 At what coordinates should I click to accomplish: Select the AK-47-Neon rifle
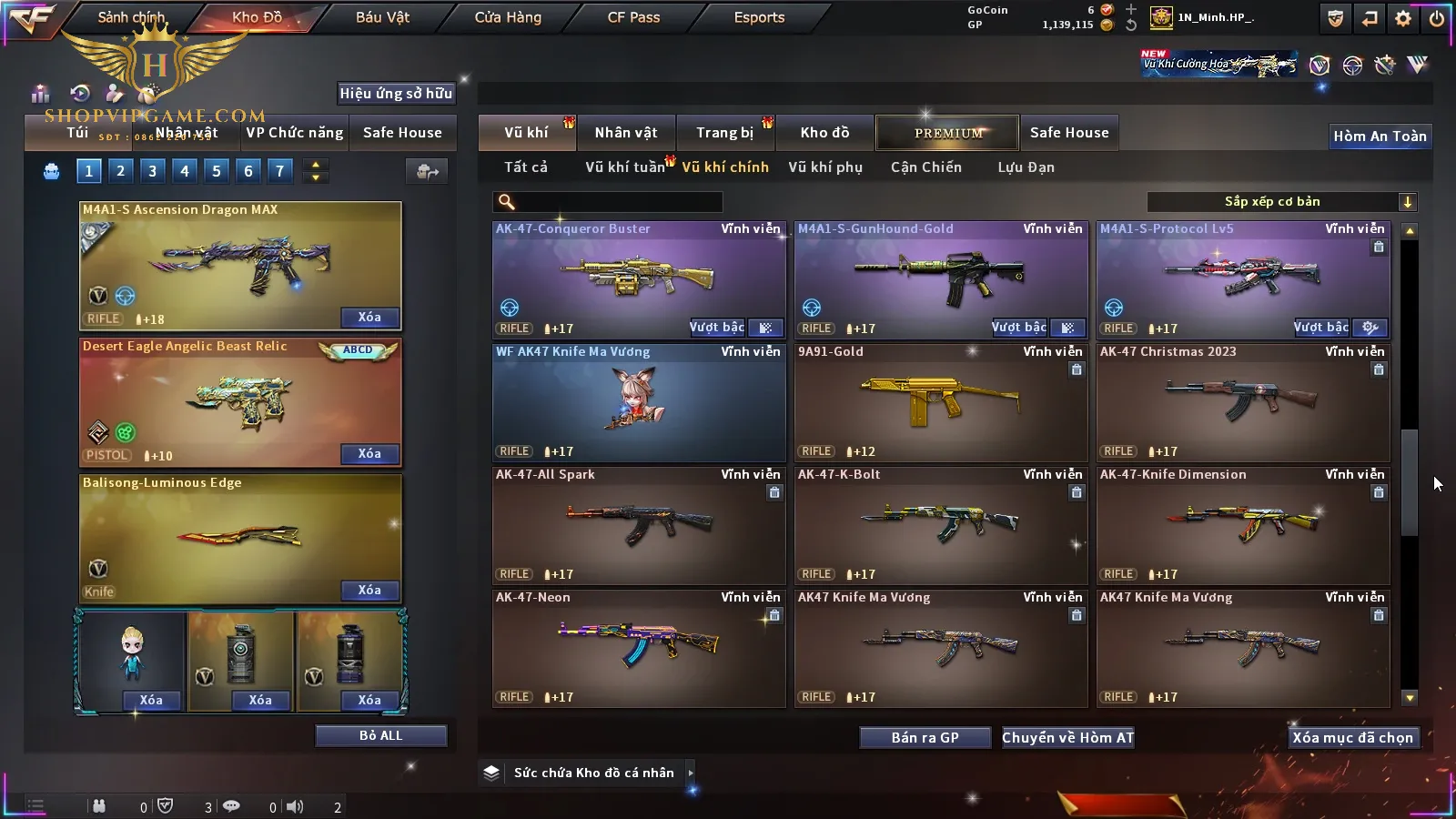click(638, 648)
